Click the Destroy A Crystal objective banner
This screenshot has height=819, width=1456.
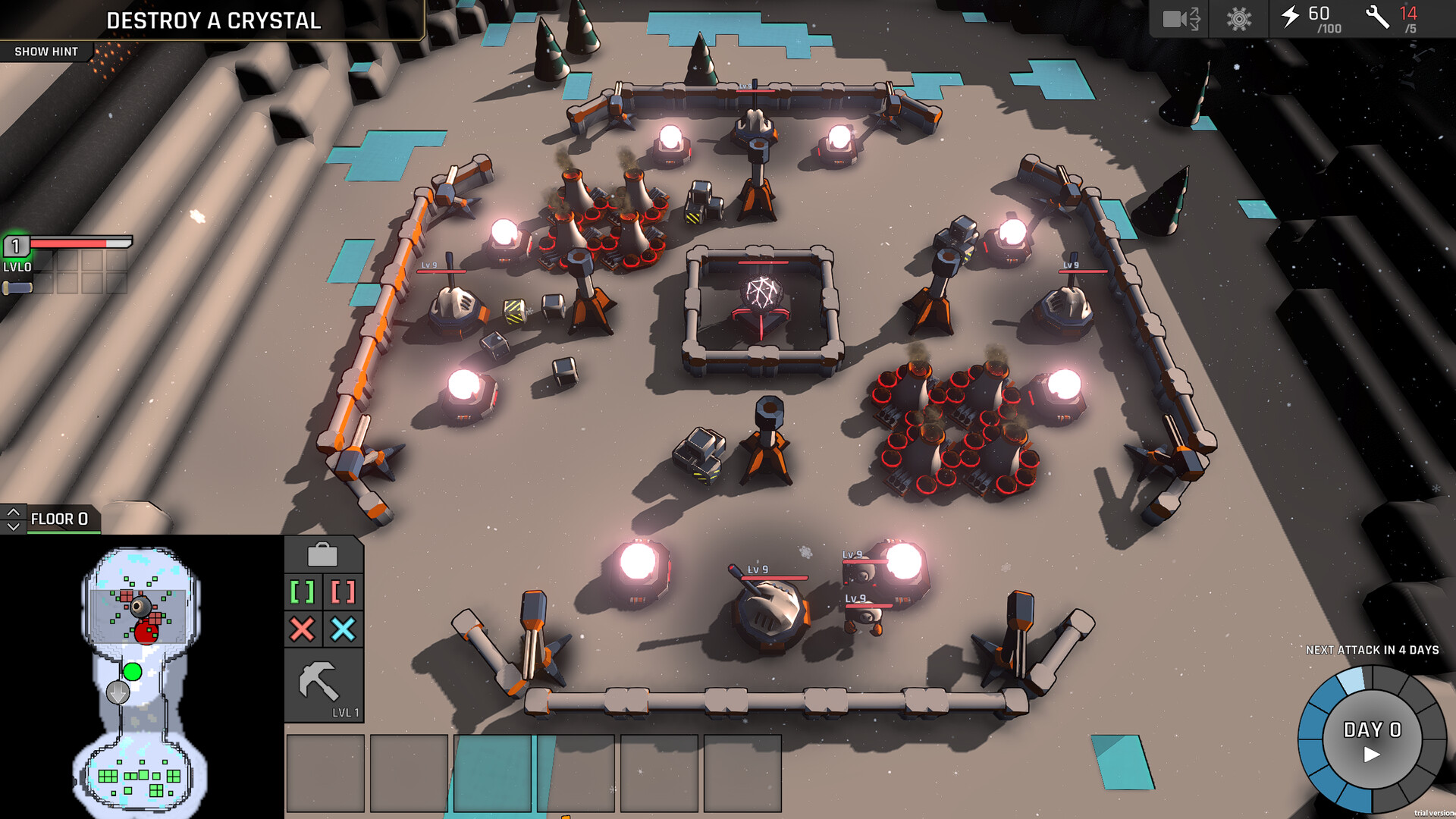pyautogui.click(x=215, y=21)
